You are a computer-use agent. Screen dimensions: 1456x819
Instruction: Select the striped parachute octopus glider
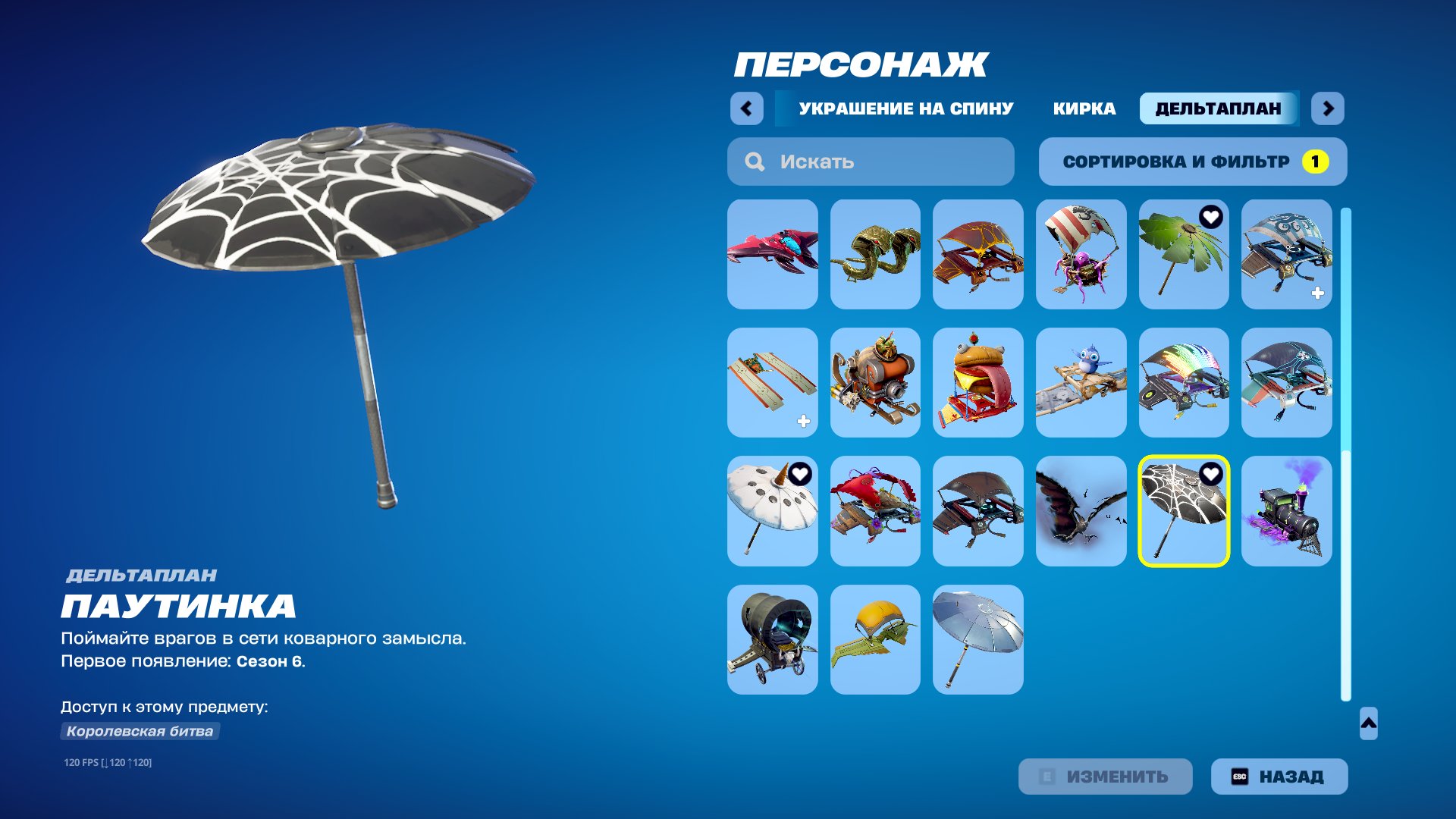[x=1081, y=254]
